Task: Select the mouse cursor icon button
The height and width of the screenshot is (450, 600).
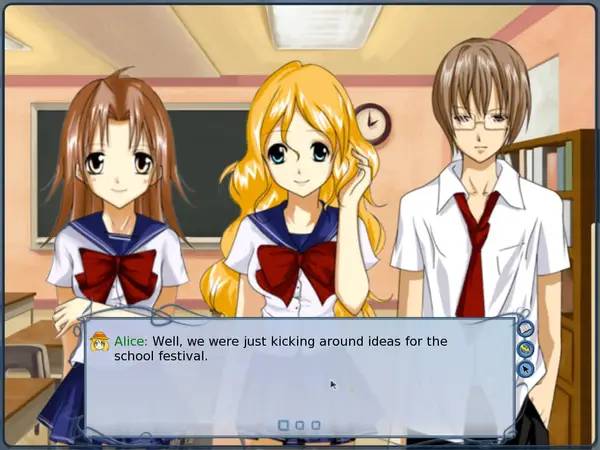Action: point(526,369)
